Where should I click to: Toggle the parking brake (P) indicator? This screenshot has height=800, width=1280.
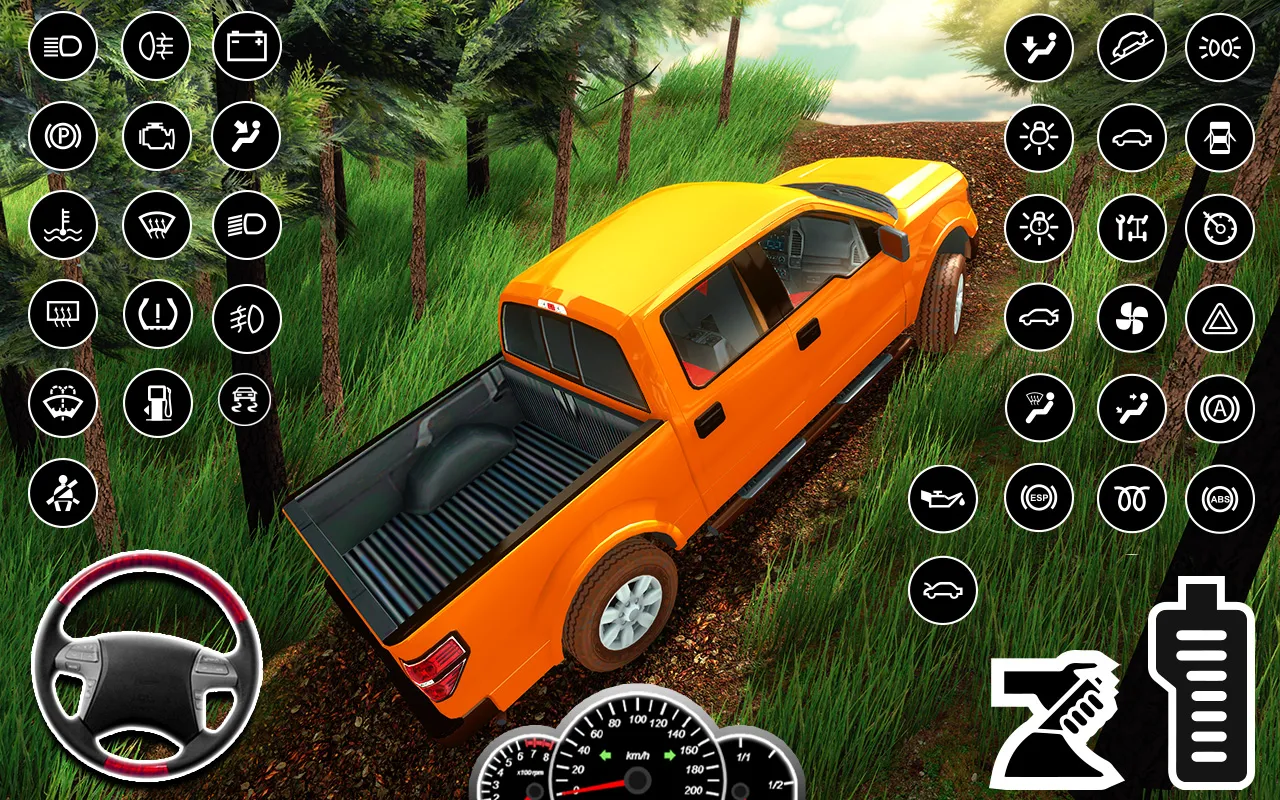coord(63,137)
